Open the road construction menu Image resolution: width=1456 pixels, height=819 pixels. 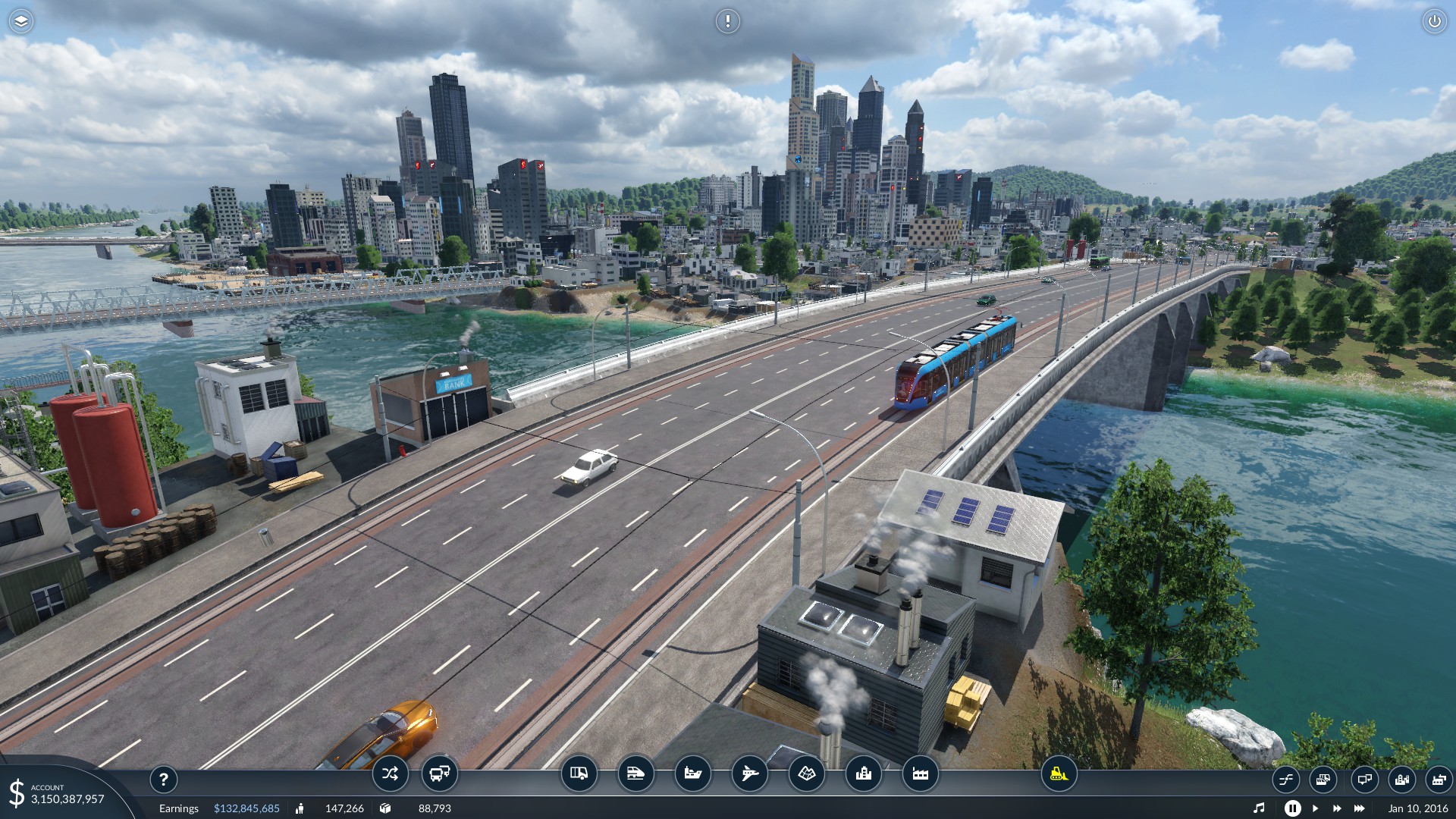[x=579, y=773]
